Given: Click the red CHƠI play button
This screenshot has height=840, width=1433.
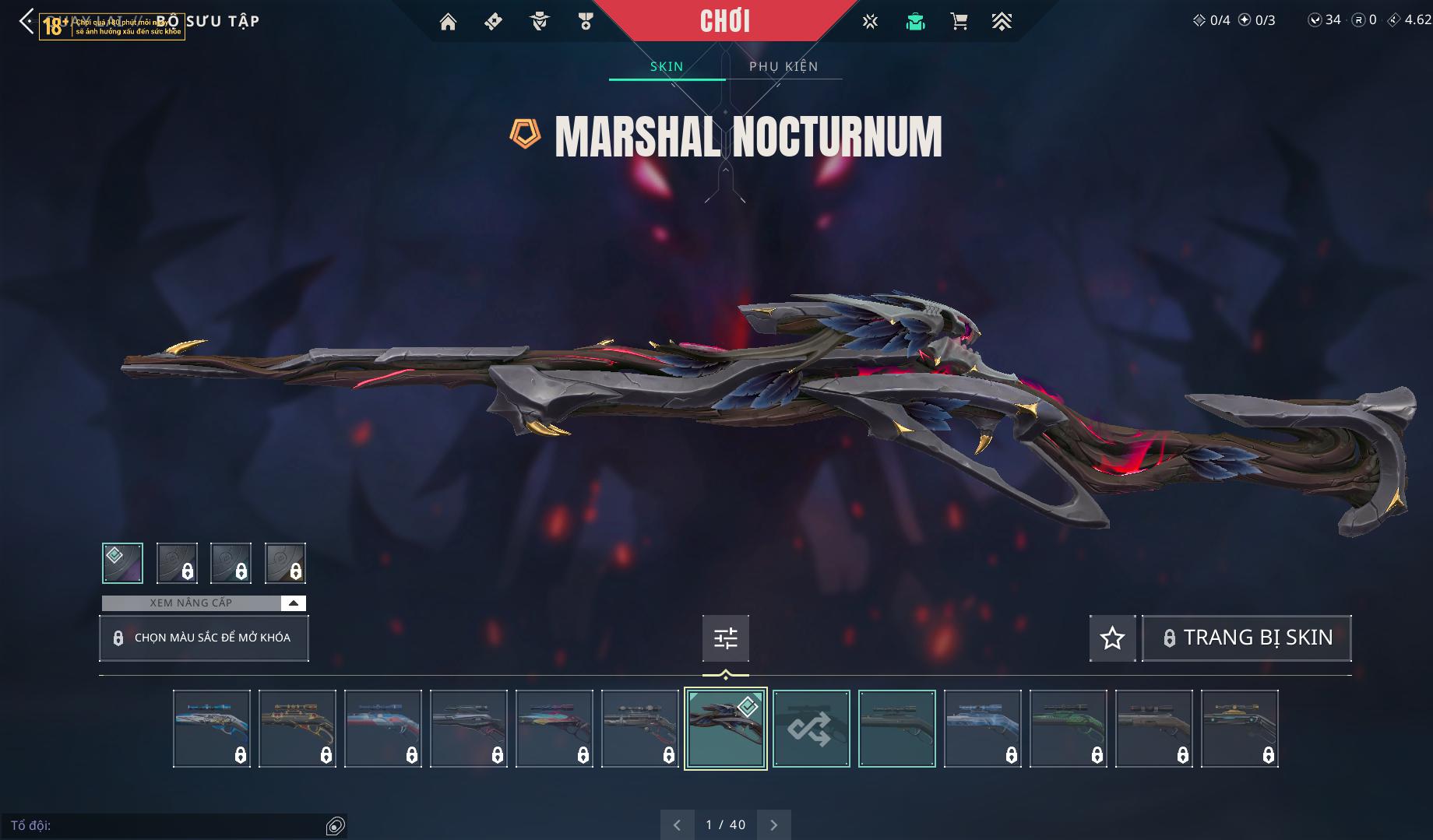Looking at the screenshot, I should point(724,21).
